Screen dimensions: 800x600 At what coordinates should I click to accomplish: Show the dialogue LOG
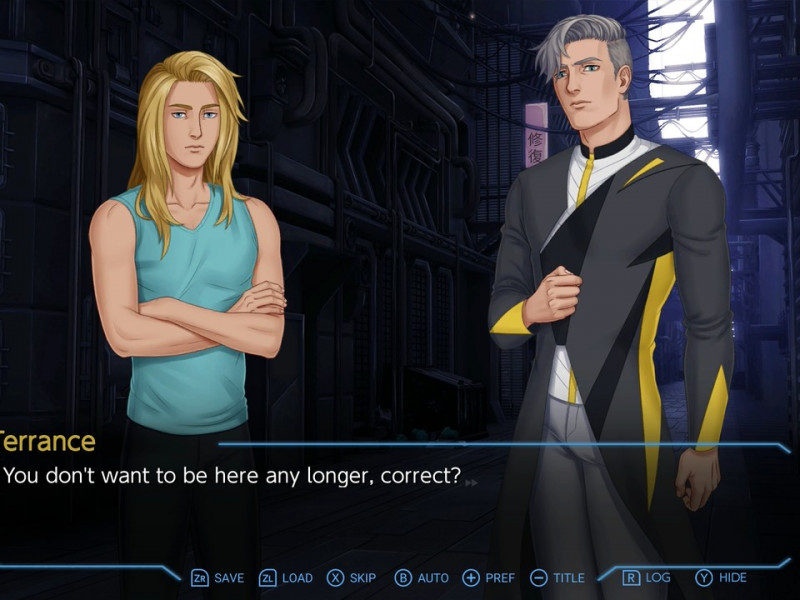coord(646,578)
